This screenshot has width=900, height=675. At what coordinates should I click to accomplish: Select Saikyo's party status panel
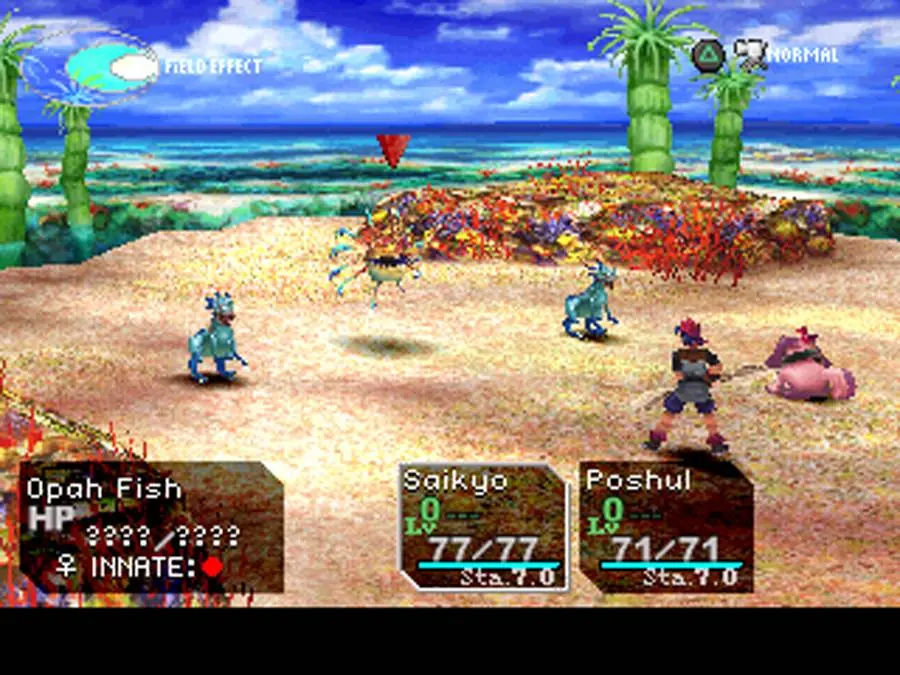pyautogui.click(x=482, y=527)
